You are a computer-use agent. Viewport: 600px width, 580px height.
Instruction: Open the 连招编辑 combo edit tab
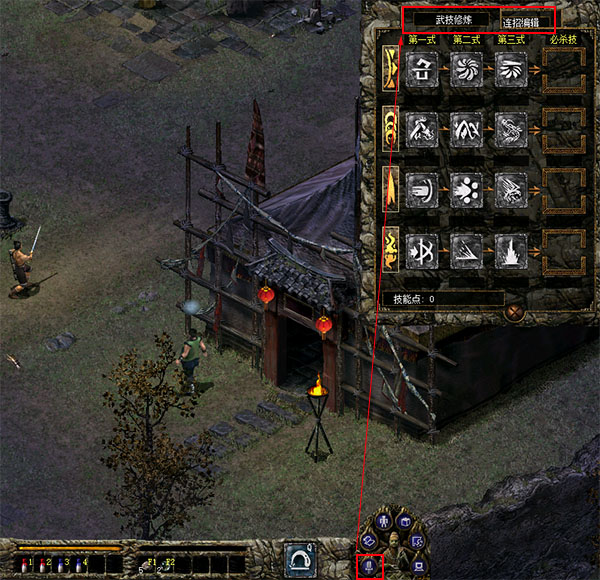click(x=528, y=21)
